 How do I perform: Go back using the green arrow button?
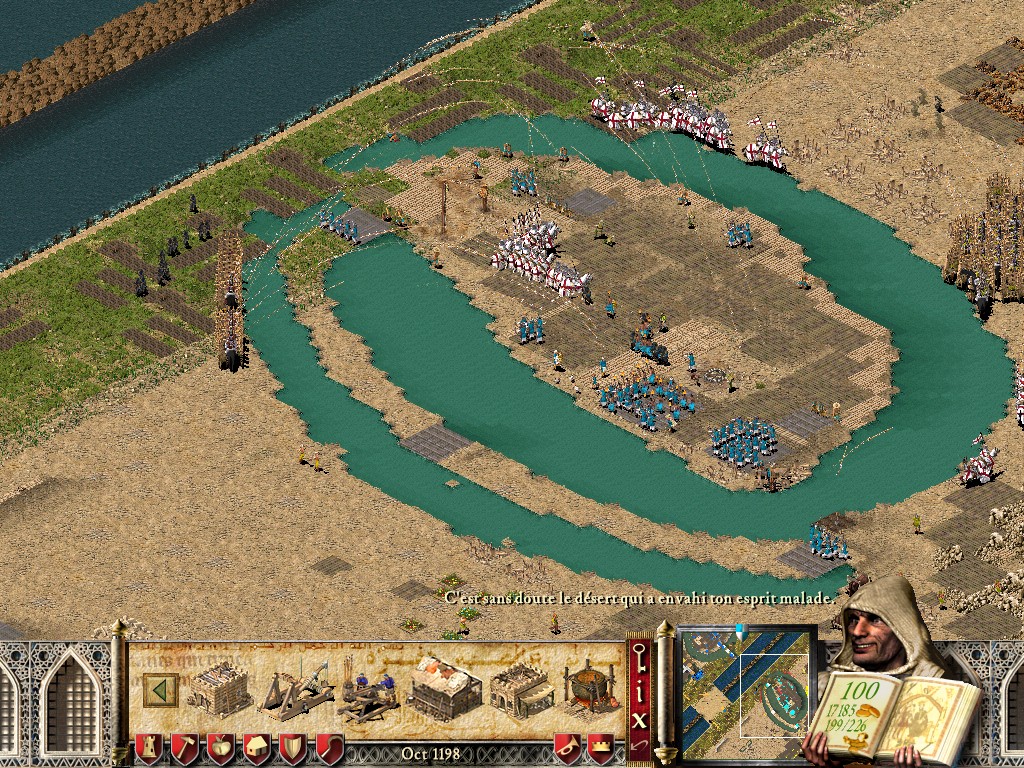tap(160, 689)
